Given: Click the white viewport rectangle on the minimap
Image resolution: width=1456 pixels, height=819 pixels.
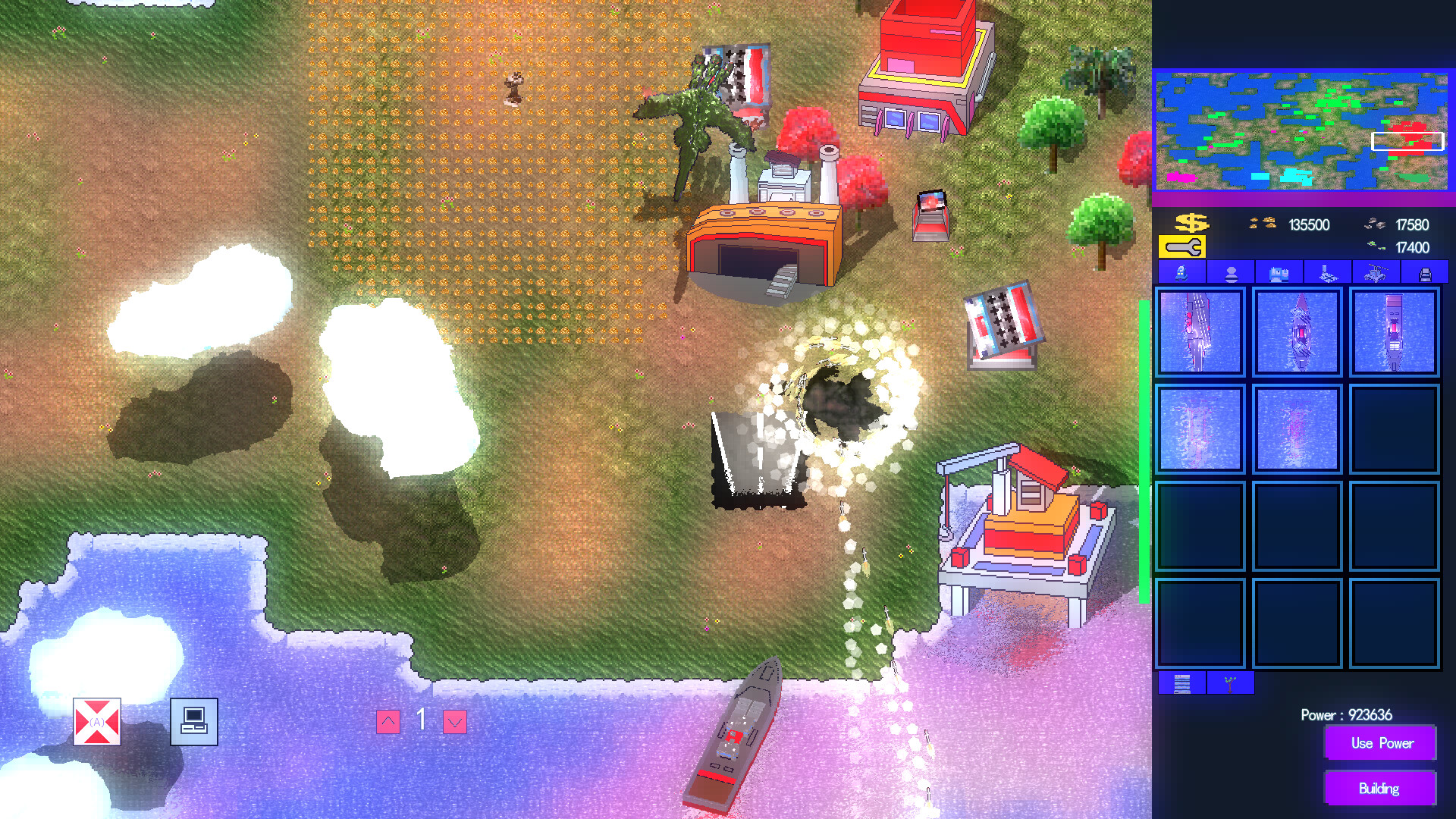Looking at the screenshot, I should (1407, 140).
